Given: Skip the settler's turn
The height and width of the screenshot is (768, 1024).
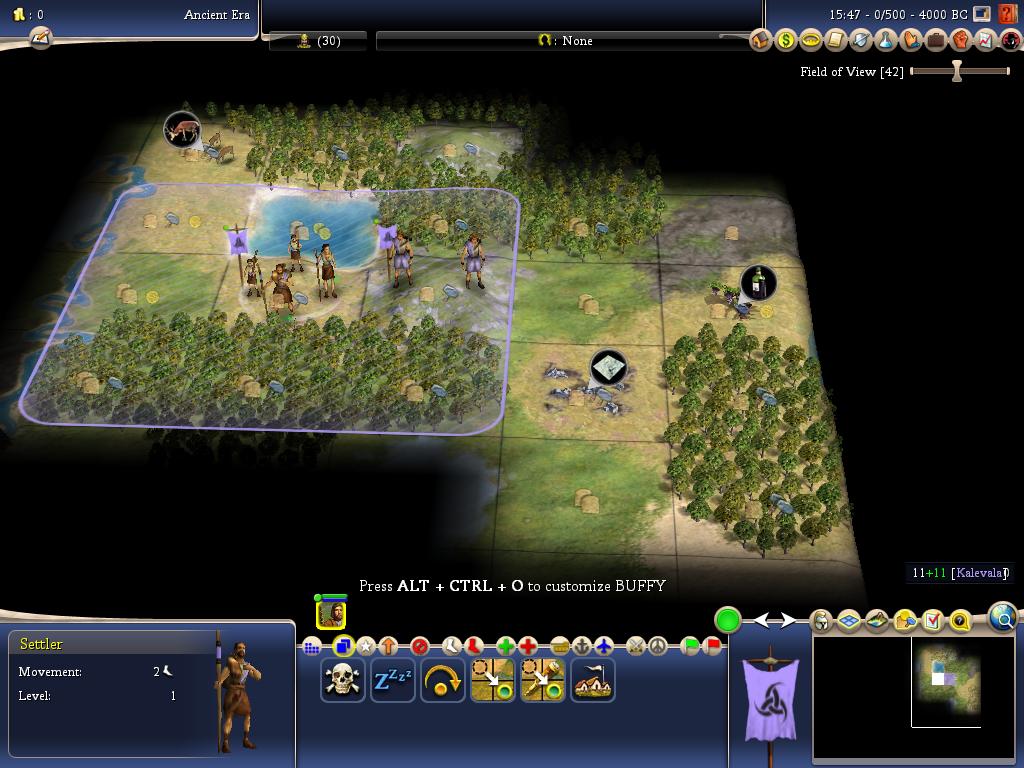Looking at the screenshot, I should pos(442,680).
